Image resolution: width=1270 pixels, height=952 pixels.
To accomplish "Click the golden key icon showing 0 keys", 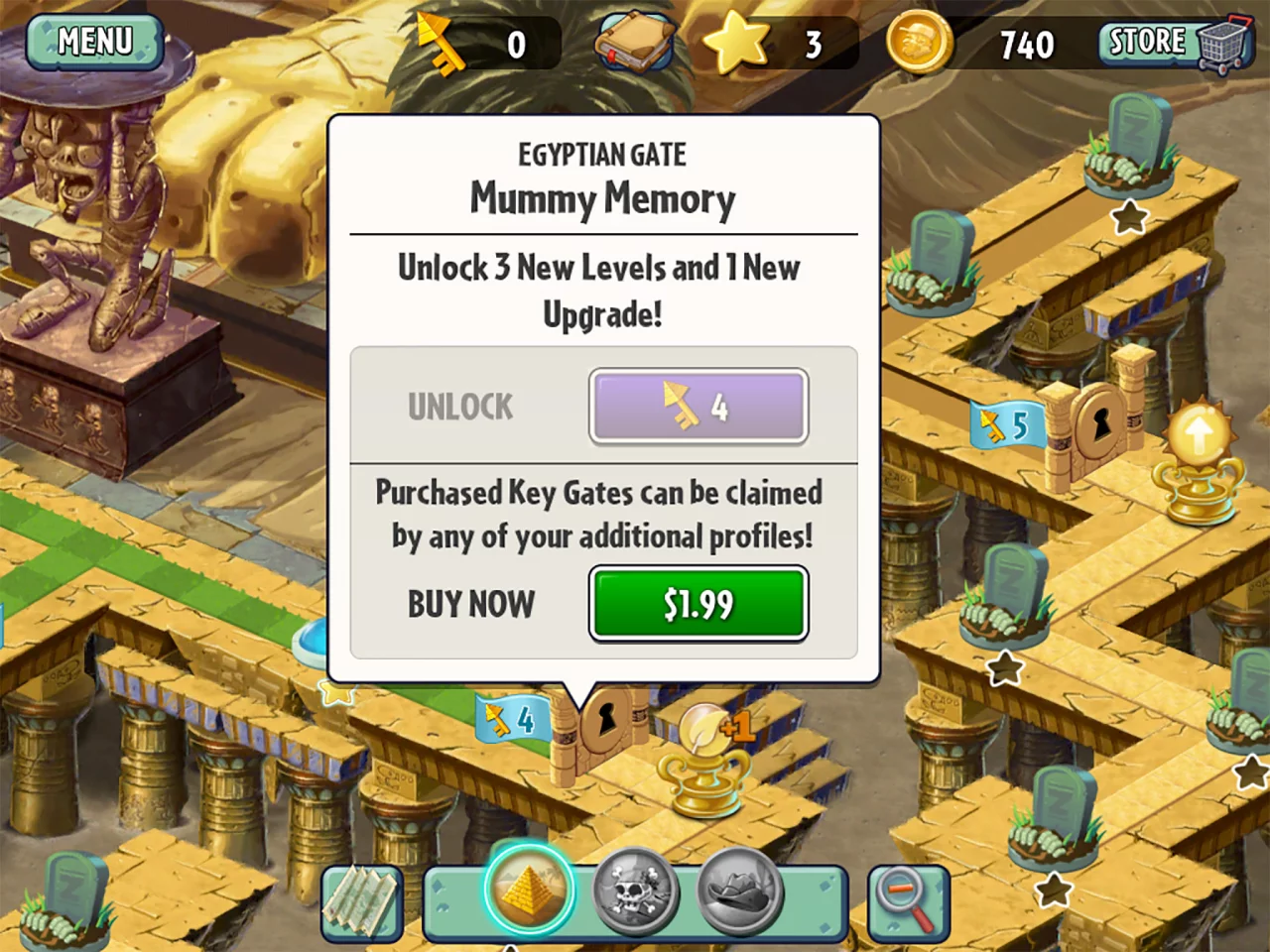I will (x=446, y=42).
